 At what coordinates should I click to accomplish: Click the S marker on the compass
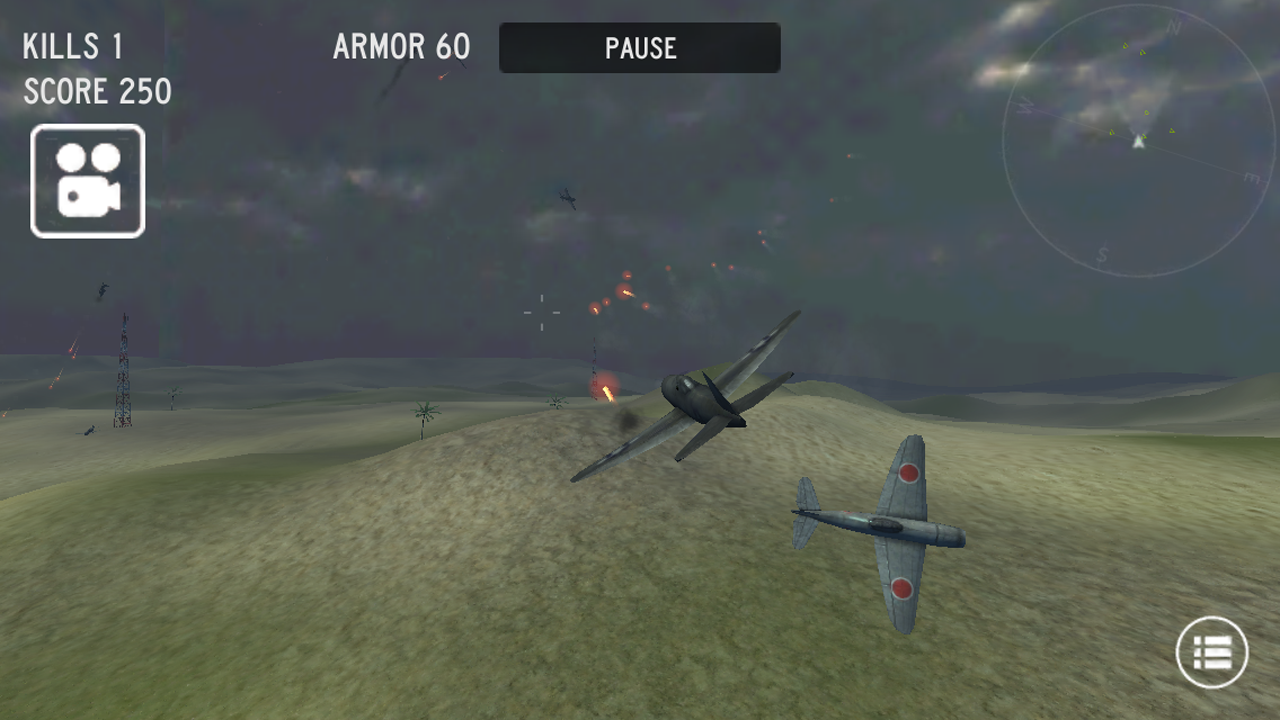(x=1102, y=253)
